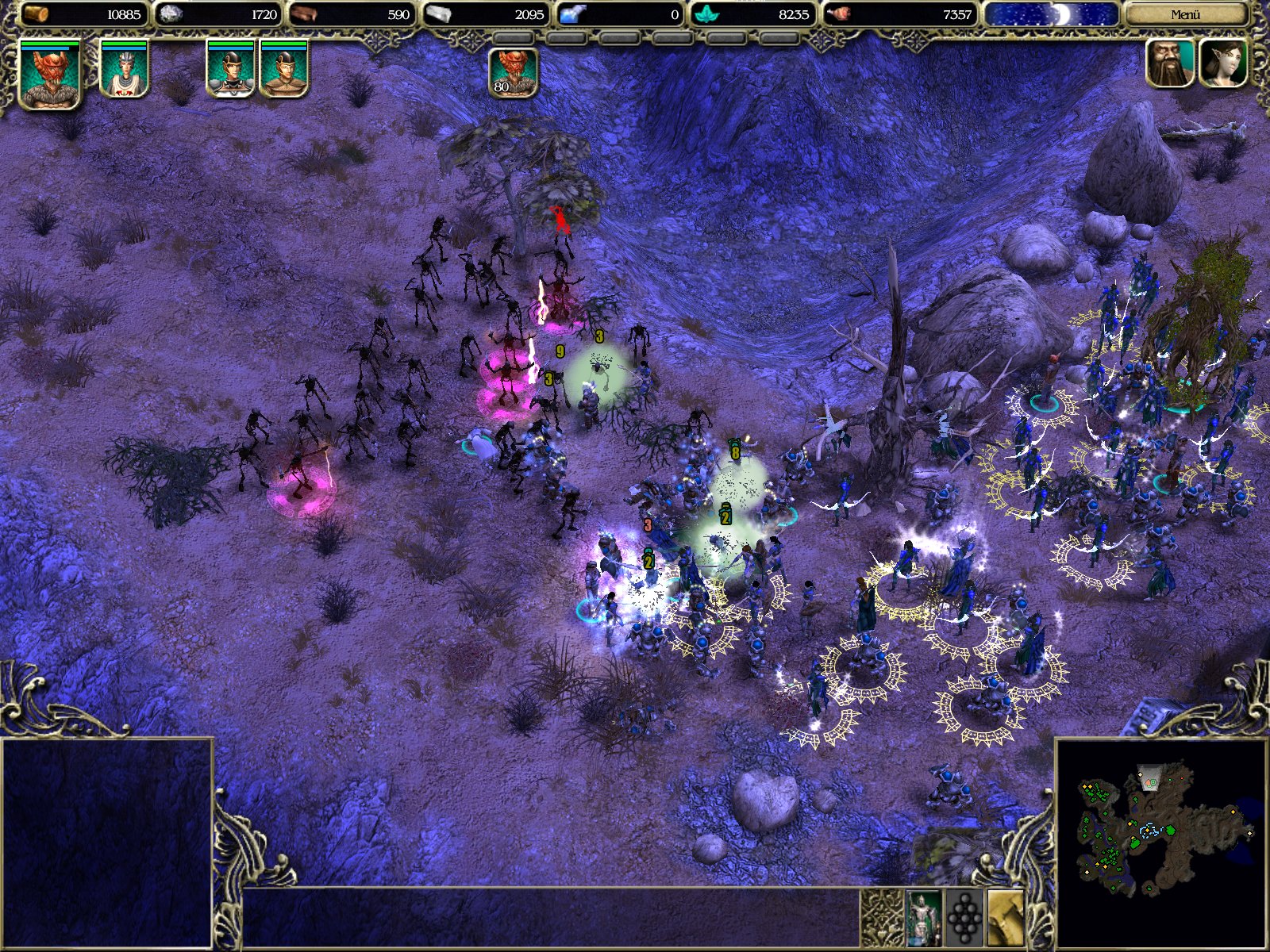Viewport: 1270px width, 952px height.
Task: Select the brown-tunic helmeted hero portrait
Action: (283, 71)
